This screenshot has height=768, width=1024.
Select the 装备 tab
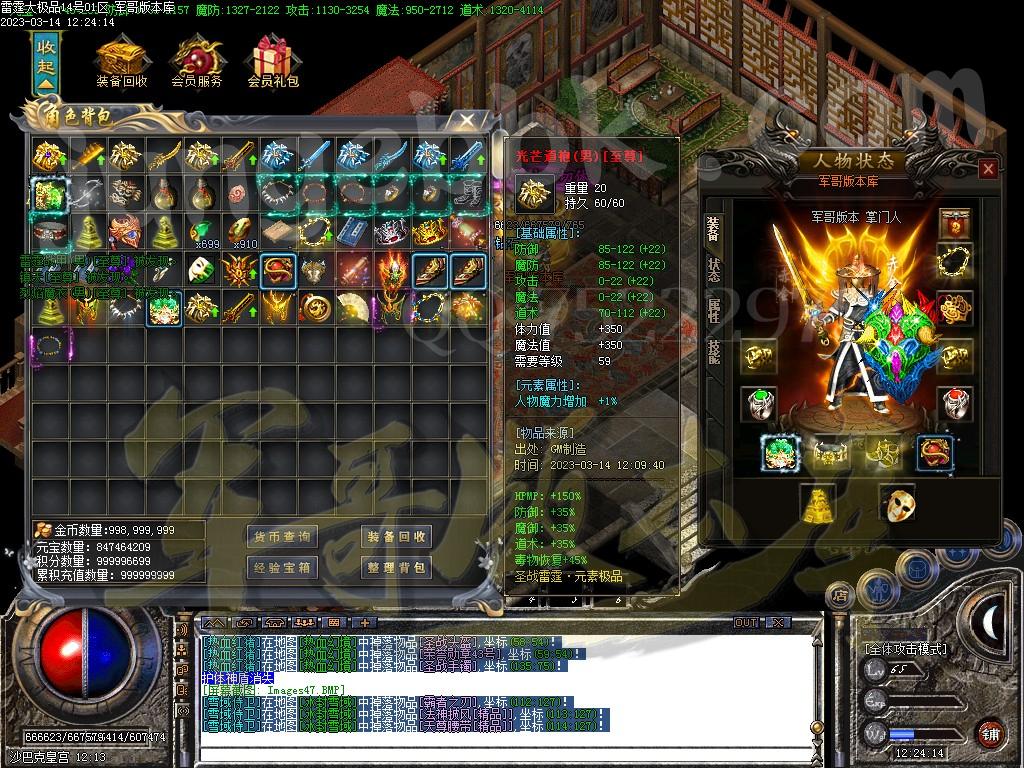714,229
